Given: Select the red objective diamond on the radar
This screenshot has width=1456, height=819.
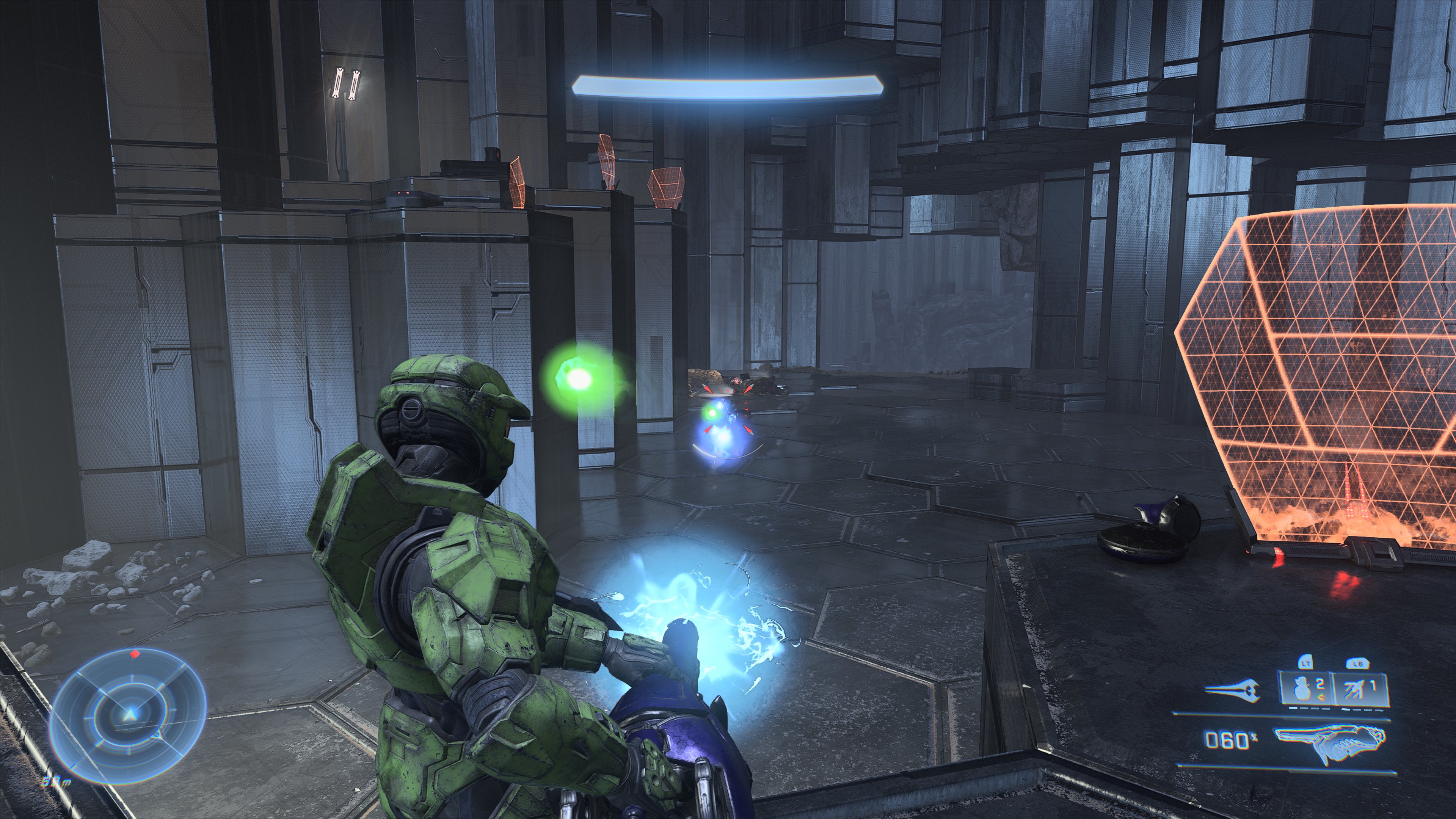Looking at the screenshot, I should pos(135,654).
